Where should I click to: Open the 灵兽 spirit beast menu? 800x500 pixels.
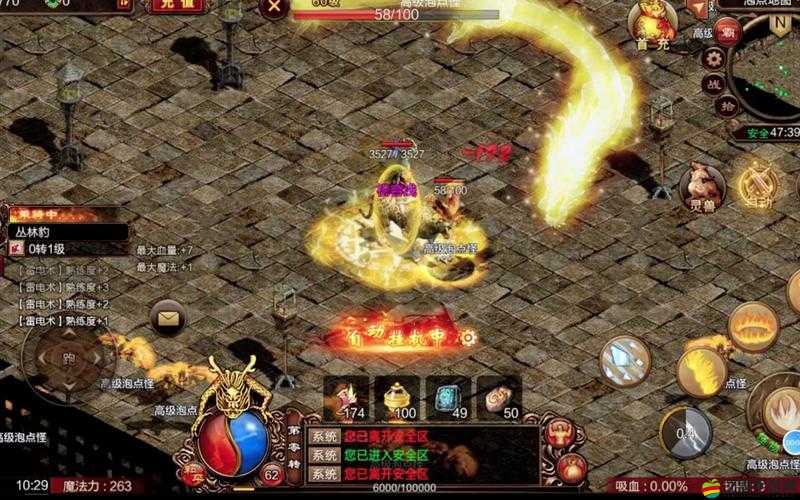coord(701,186)
